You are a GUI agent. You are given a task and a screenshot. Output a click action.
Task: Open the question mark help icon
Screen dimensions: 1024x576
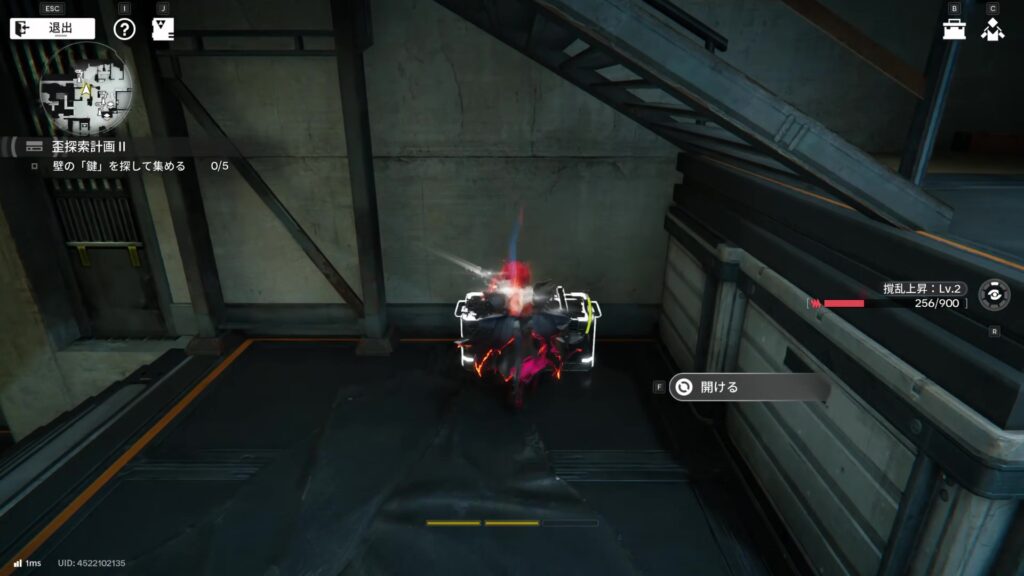124,28
